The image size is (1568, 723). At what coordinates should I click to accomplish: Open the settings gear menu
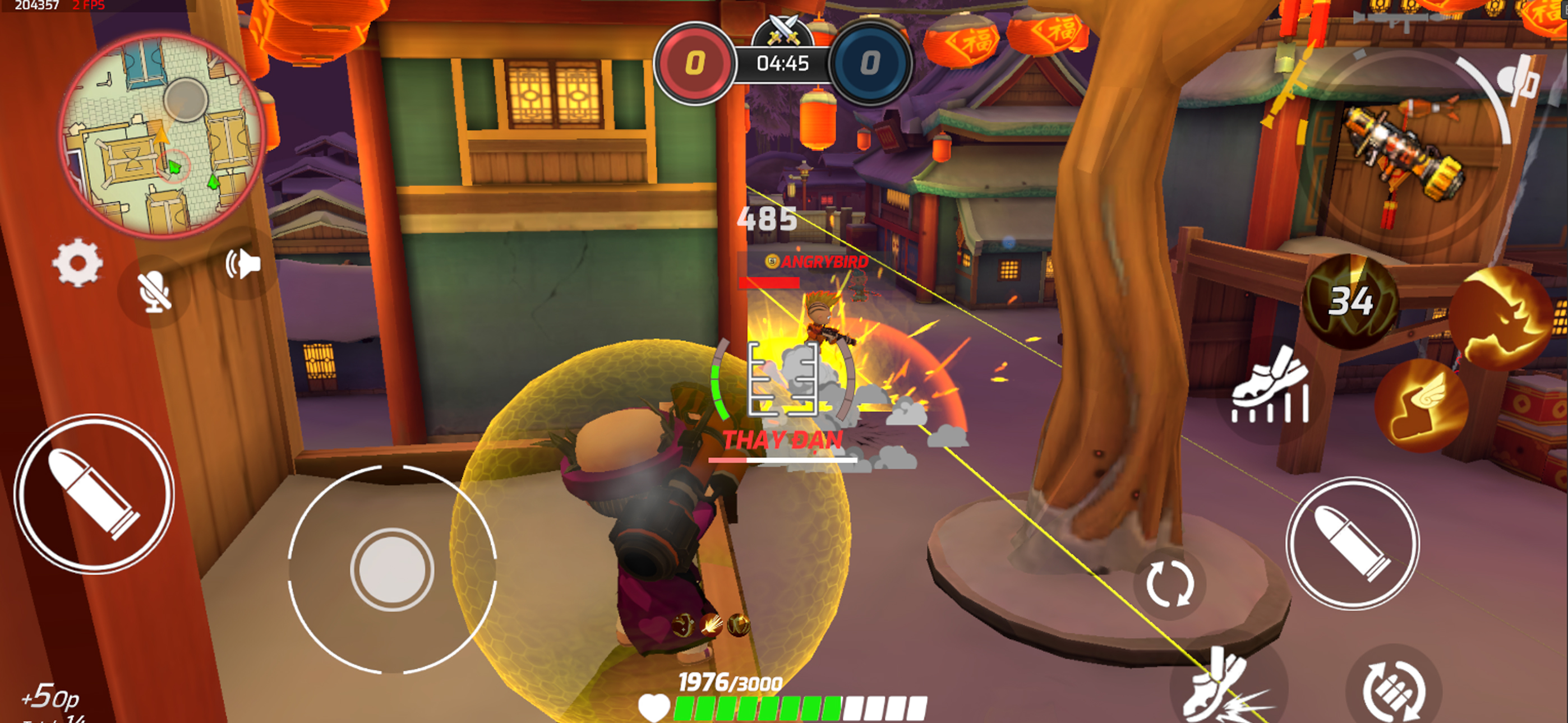tap(77, 263)
